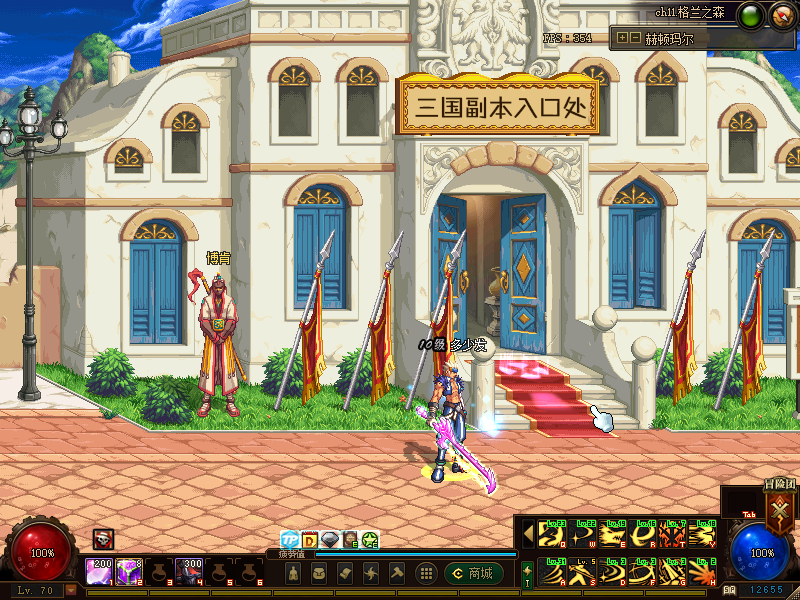800x600 pixels.
Task: Click the silver diamond icon
Action: [330, 540]
